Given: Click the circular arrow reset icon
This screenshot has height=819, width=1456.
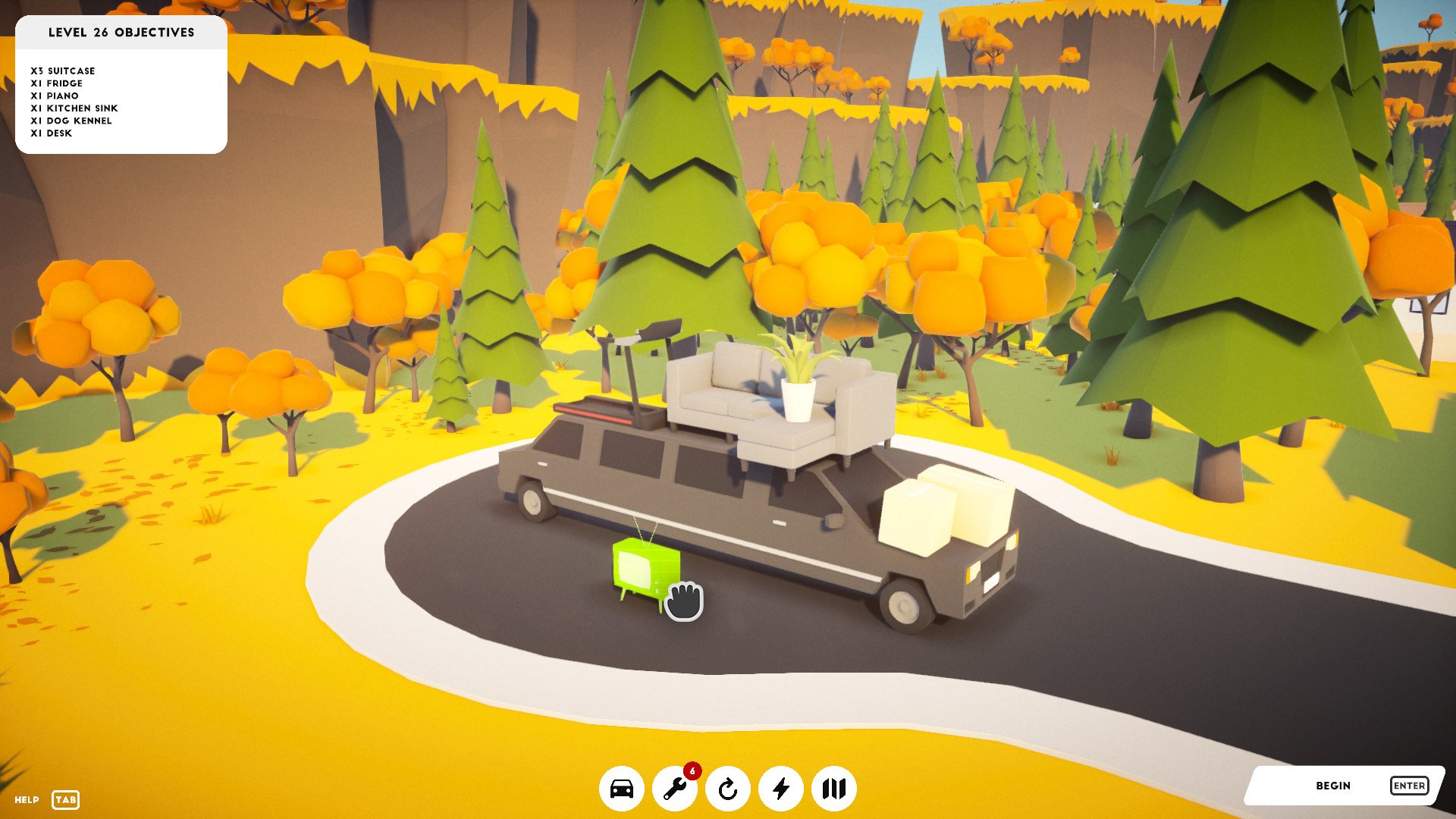Looking at the screenshot, I should coord(727,789).
